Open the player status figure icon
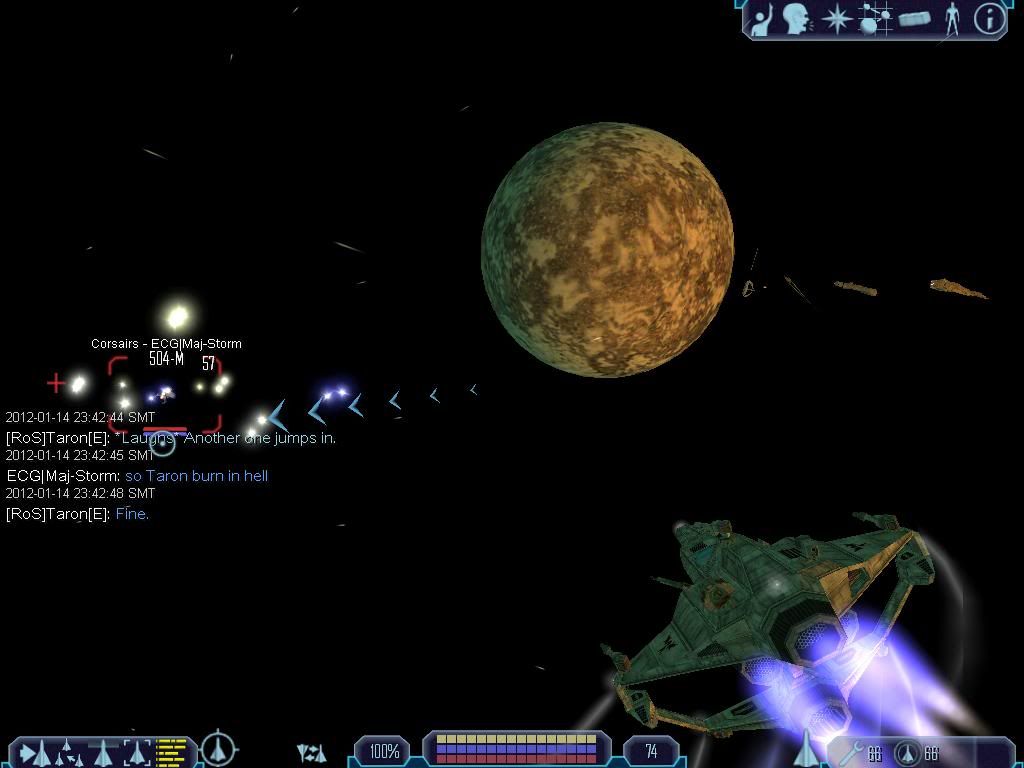 click(x=952, y=19)
